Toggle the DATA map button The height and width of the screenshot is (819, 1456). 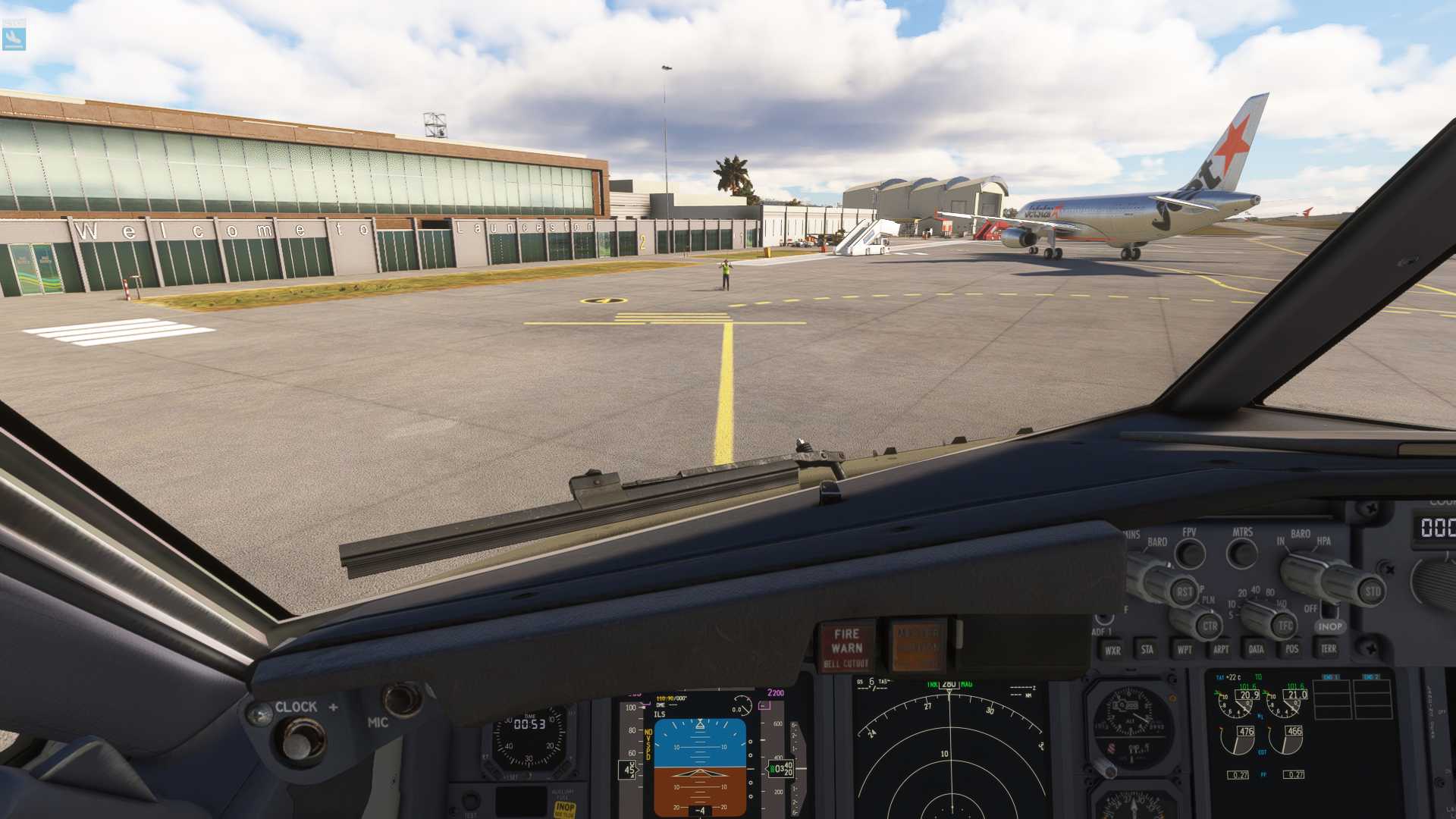coord(1257,649)
